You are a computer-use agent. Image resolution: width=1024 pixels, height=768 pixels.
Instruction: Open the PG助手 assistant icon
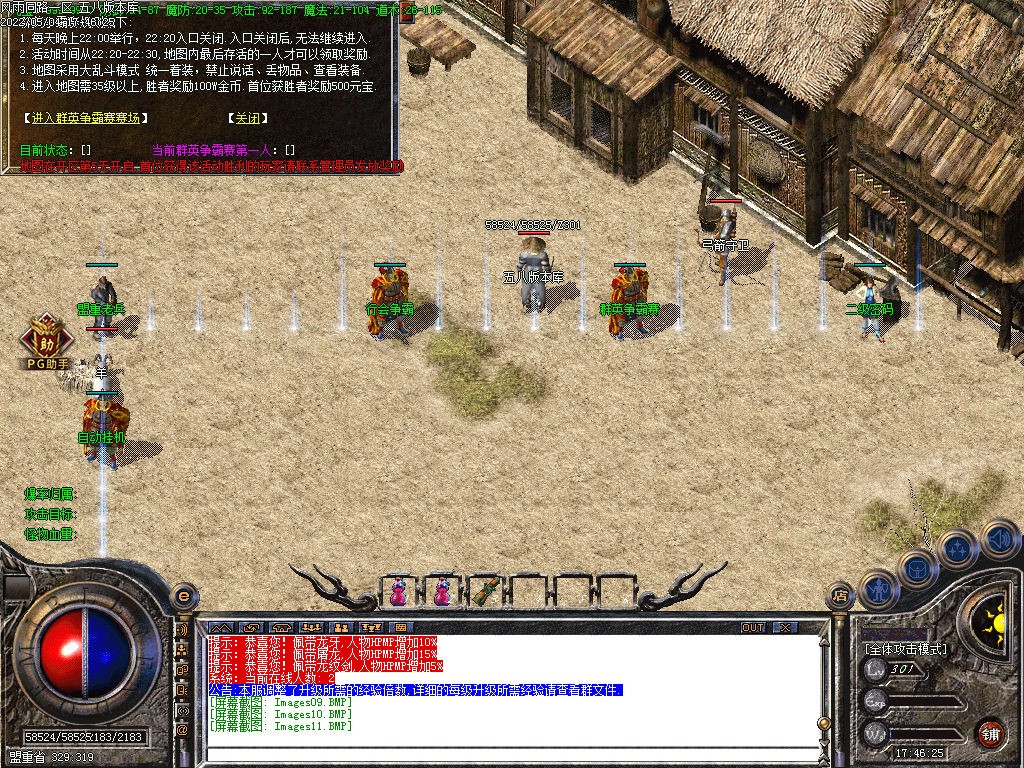[x=47, y=340]
